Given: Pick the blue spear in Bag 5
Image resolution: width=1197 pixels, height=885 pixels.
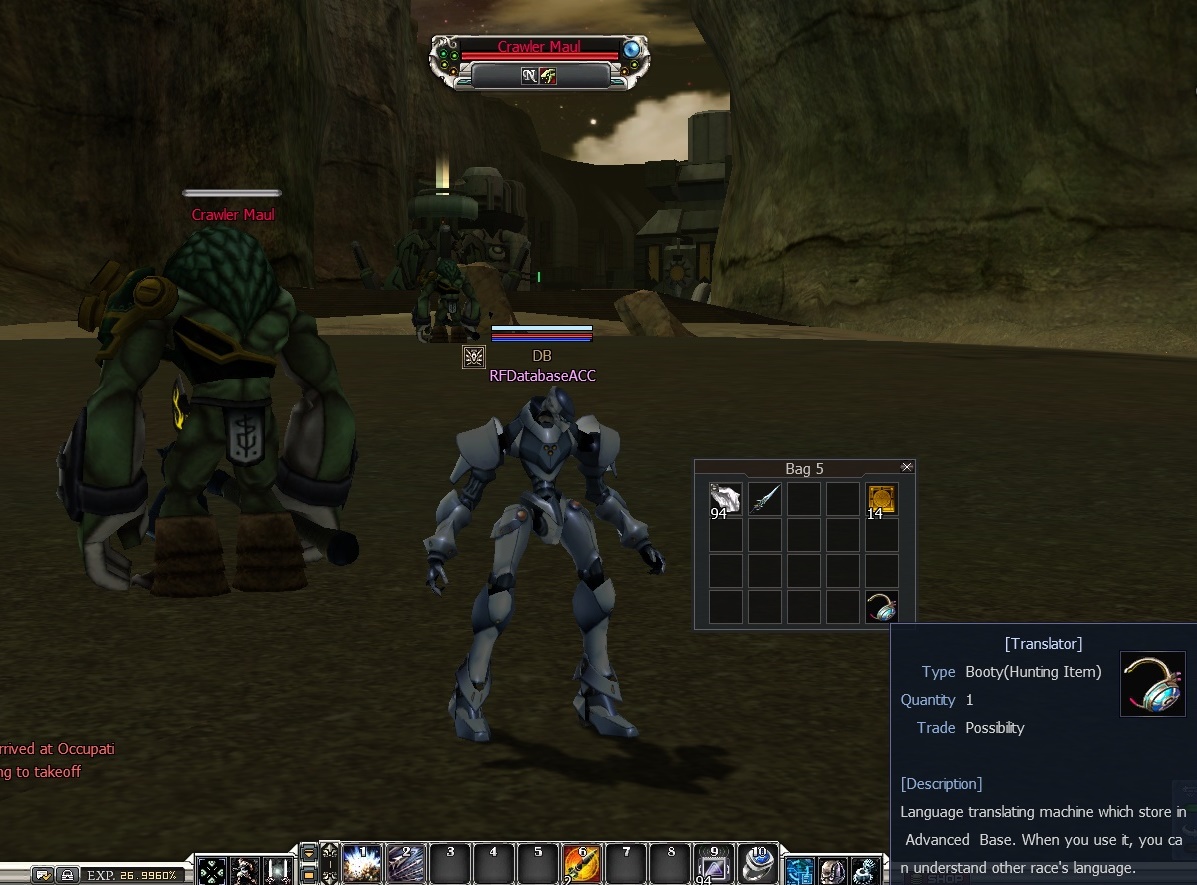Looking at the screenshot, I should coord(765,499).
